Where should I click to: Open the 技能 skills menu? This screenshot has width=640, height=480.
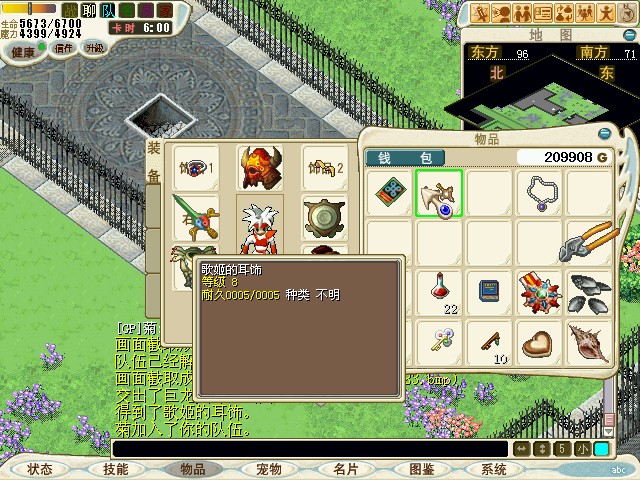click(x=116, y=468)
